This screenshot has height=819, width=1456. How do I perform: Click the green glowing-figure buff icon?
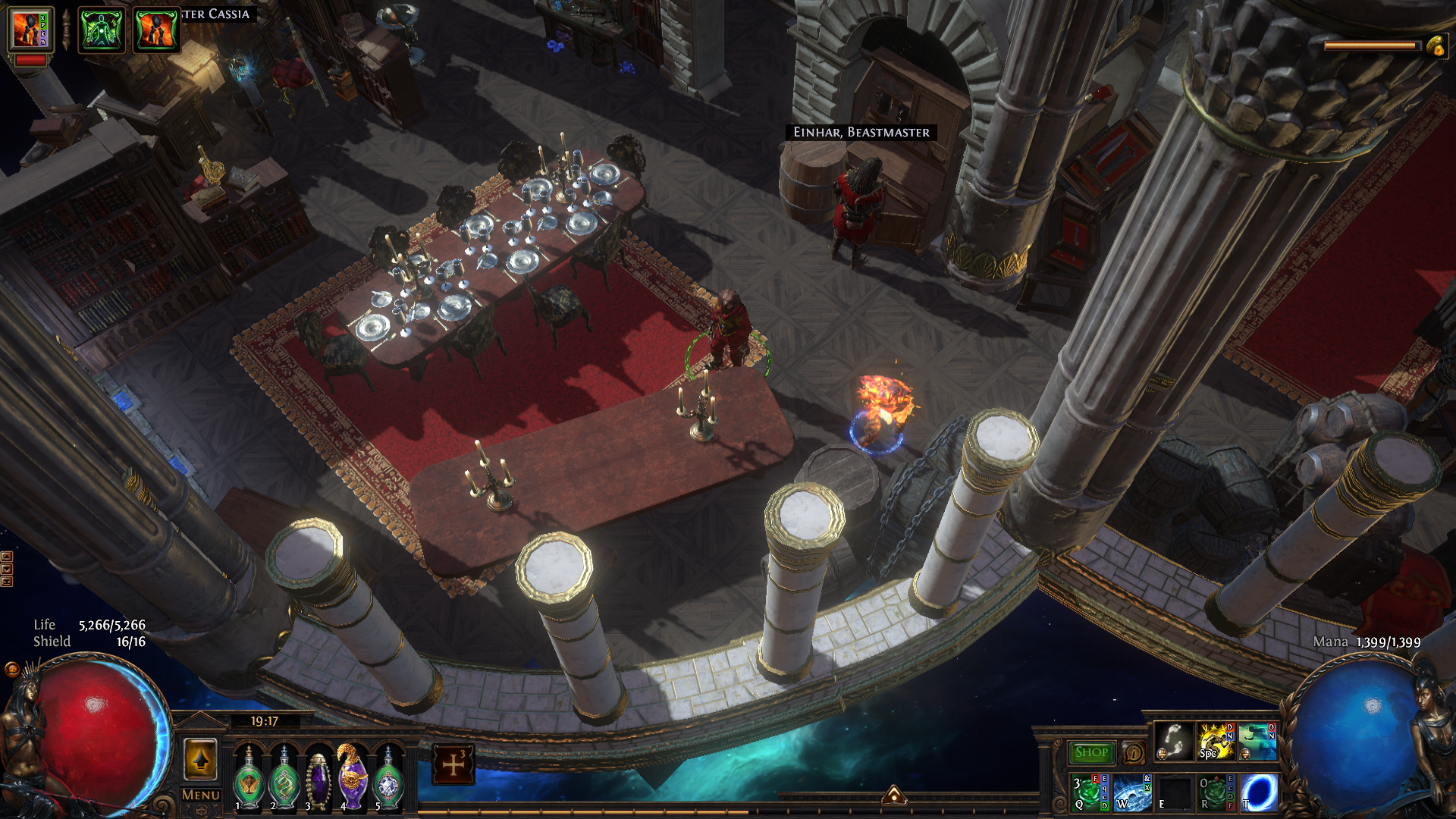coord(102,30)
